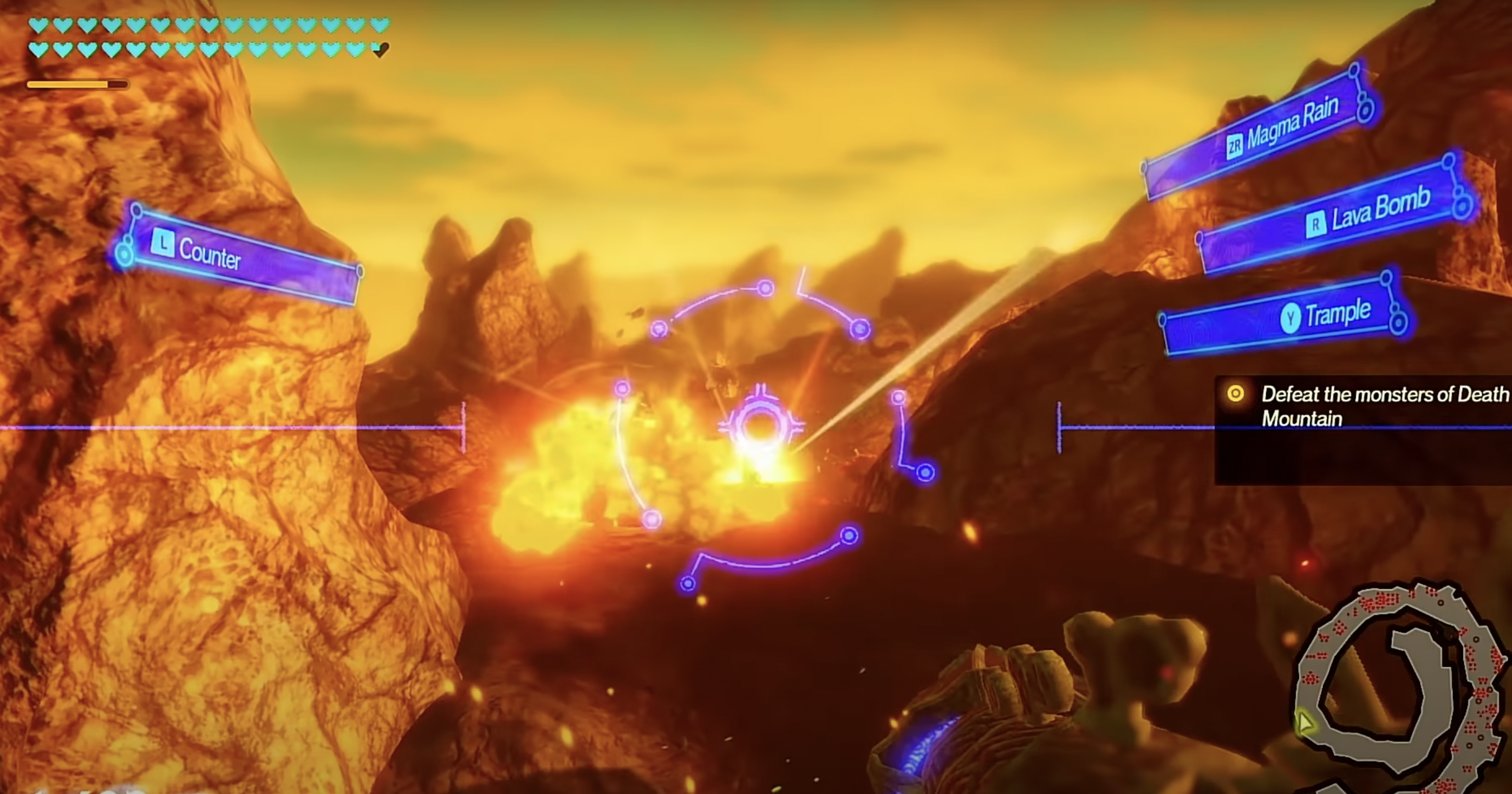Click the center targeting reticle
Viewport: 1512px width, 794px height.
click(x=760, y=427)
